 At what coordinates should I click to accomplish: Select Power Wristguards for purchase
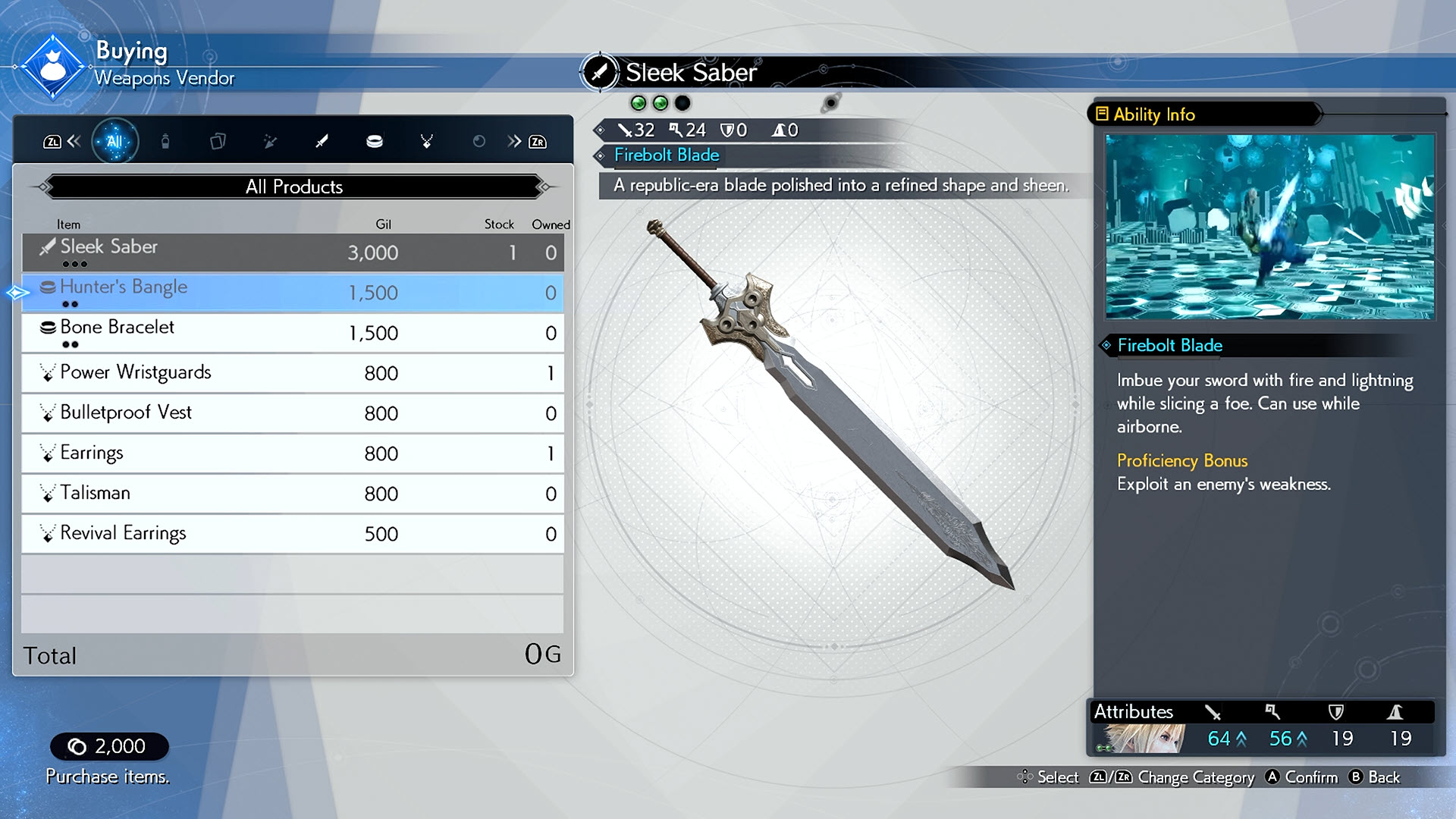coord(293,372)
